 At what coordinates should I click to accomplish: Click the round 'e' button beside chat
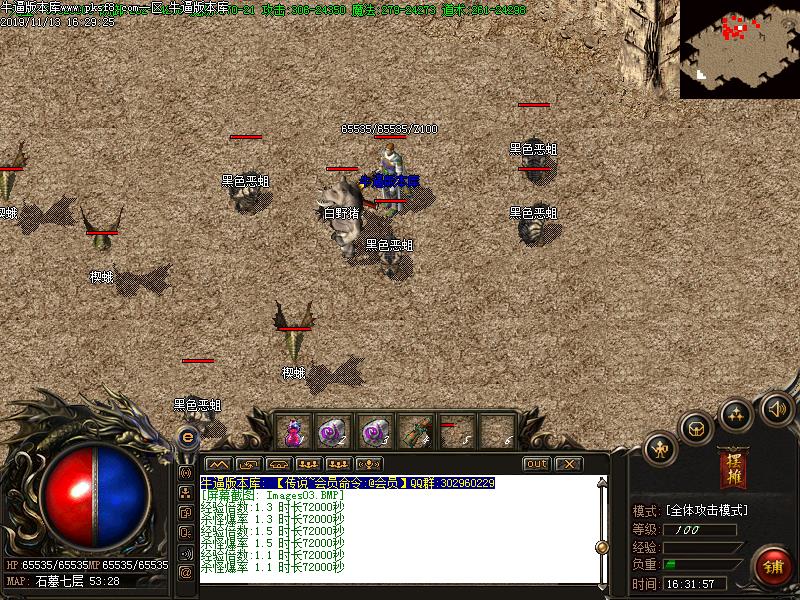(187, 437)
